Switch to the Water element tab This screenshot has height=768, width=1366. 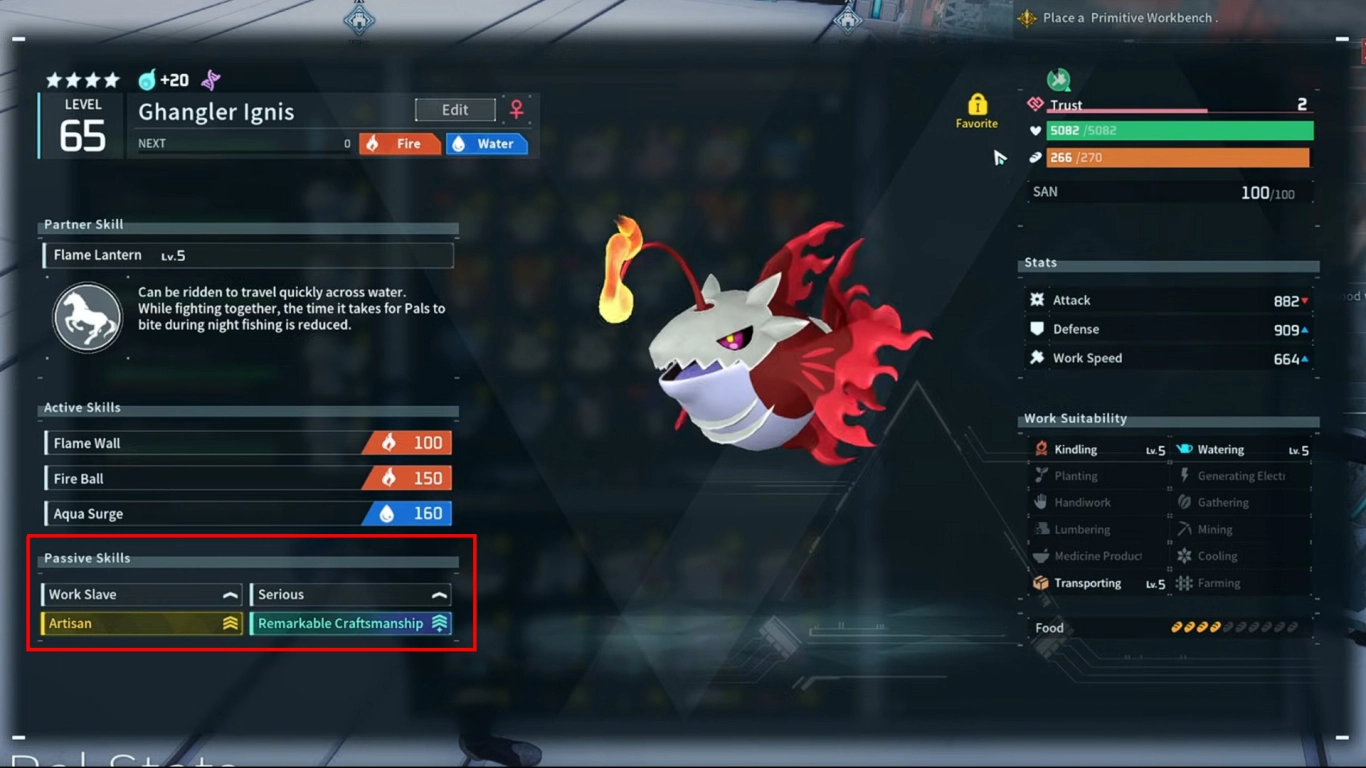coord(487,143)
